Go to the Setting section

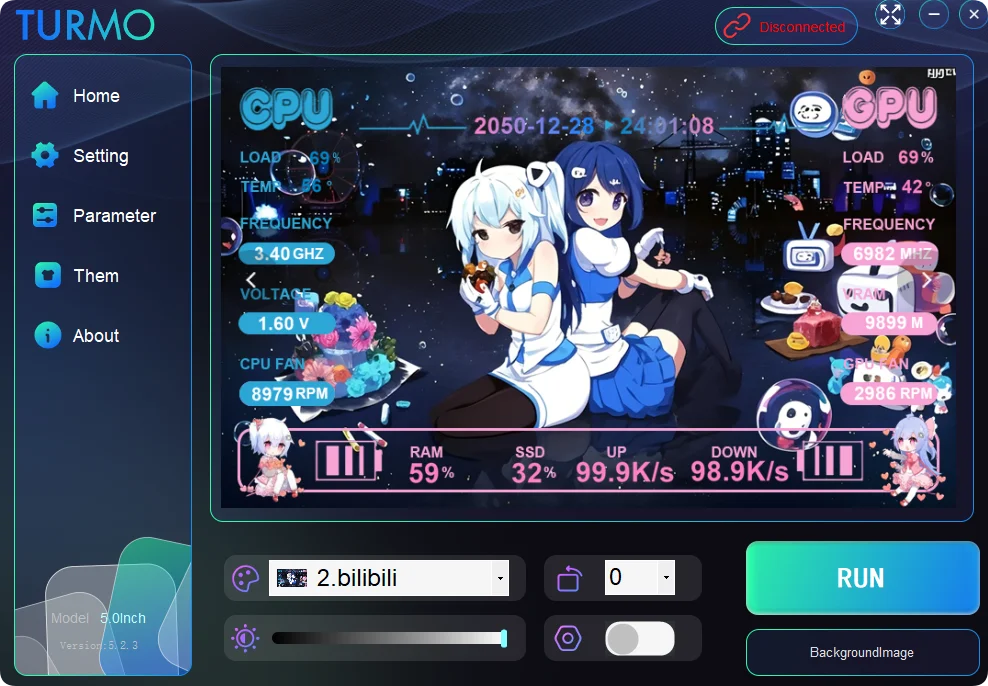[100, 156]
